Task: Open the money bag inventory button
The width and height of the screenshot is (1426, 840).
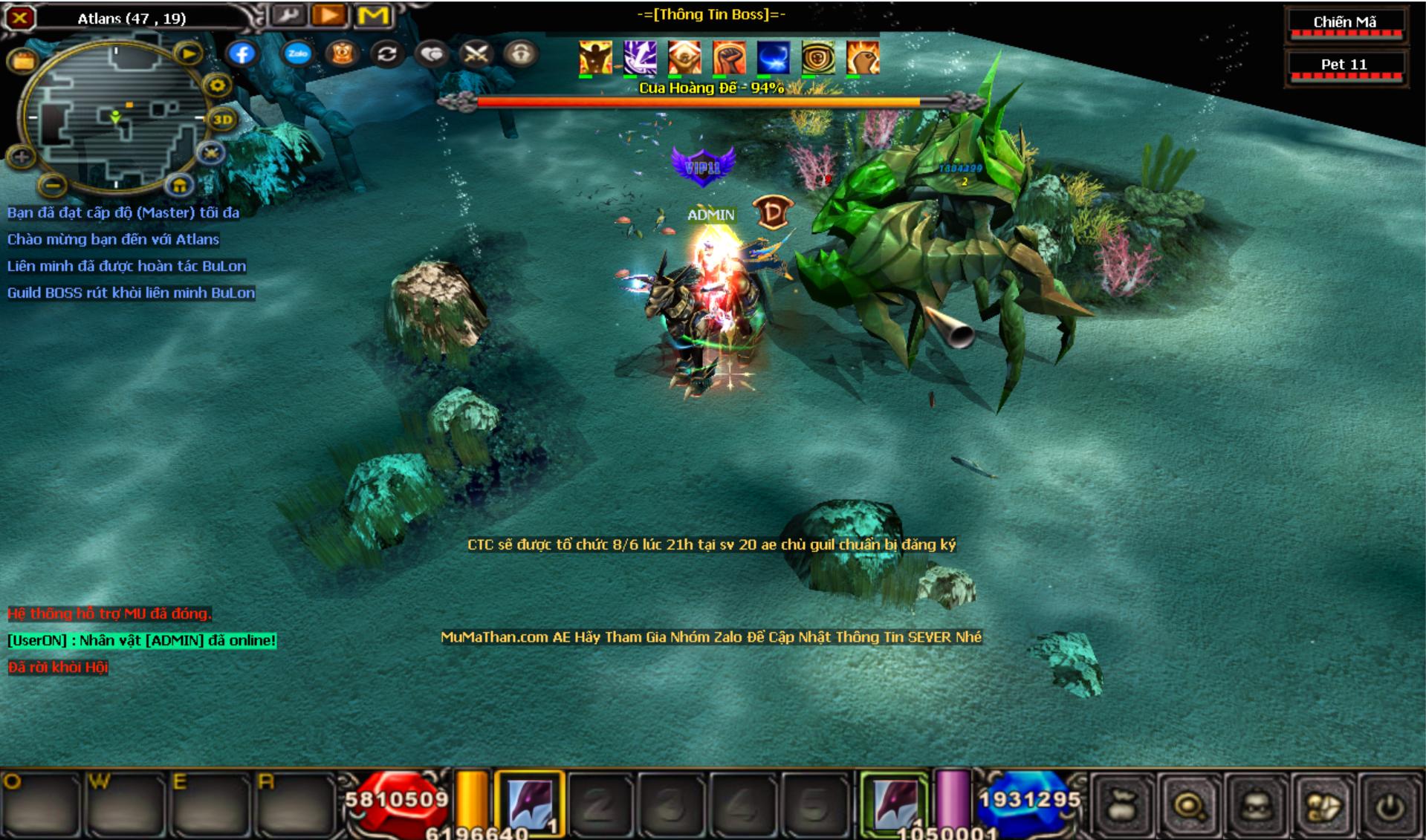Action: (1122, 806)
